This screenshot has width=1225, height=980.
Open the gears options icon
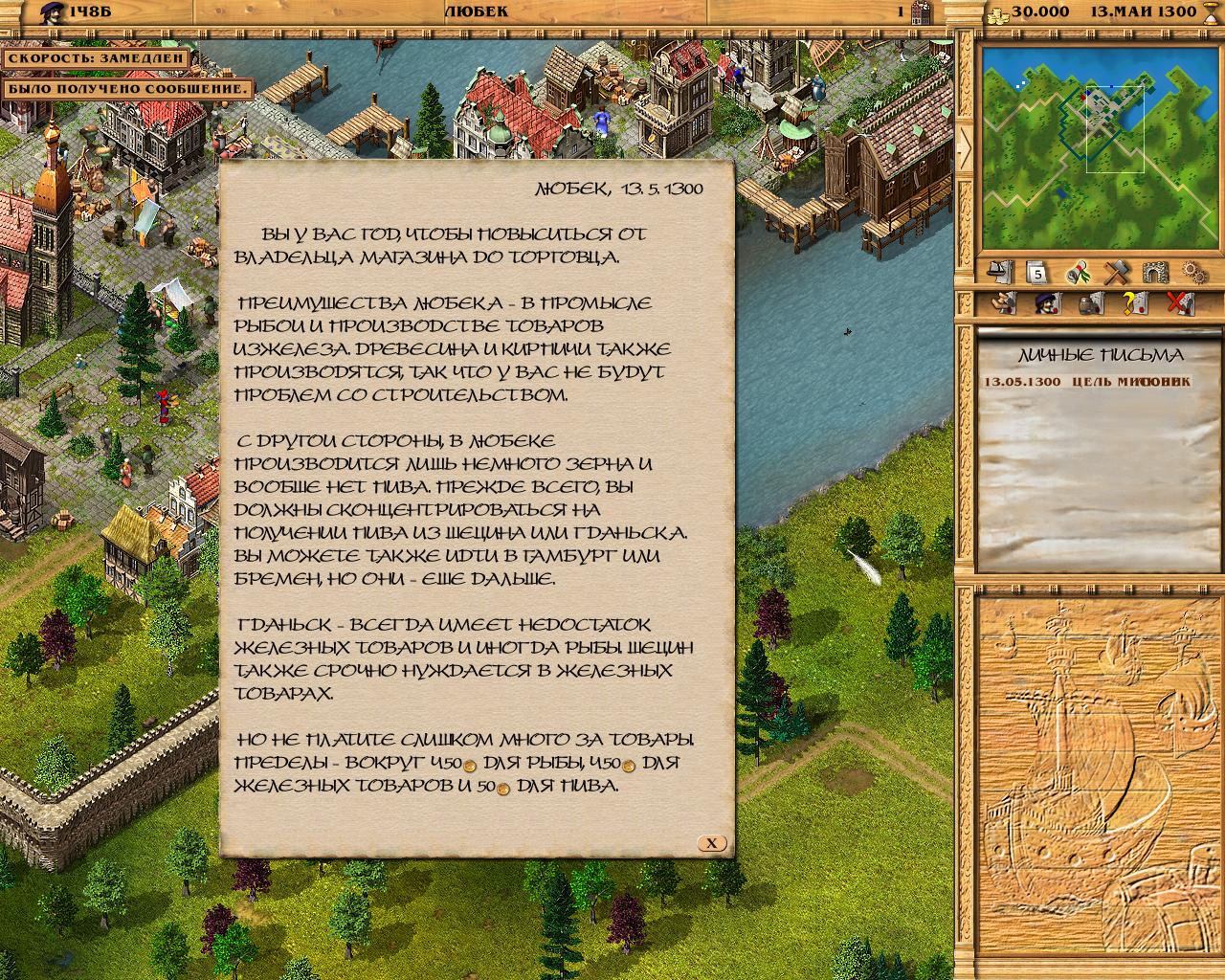point(1192,273)
